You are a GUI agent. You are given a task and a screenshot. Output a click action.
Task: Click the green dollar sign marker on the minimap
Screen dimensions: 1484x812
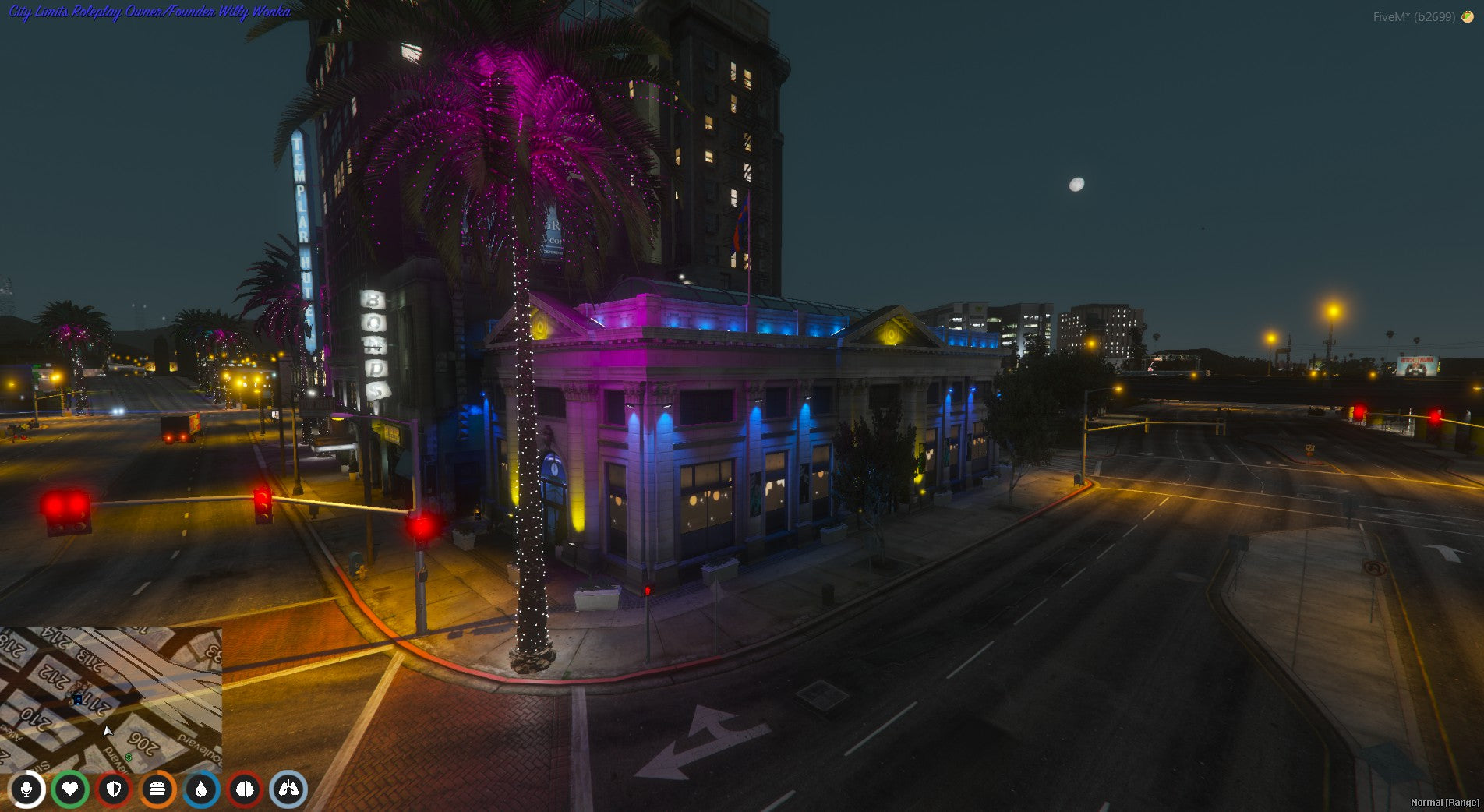pyautogui.click(x=129, y=757)
